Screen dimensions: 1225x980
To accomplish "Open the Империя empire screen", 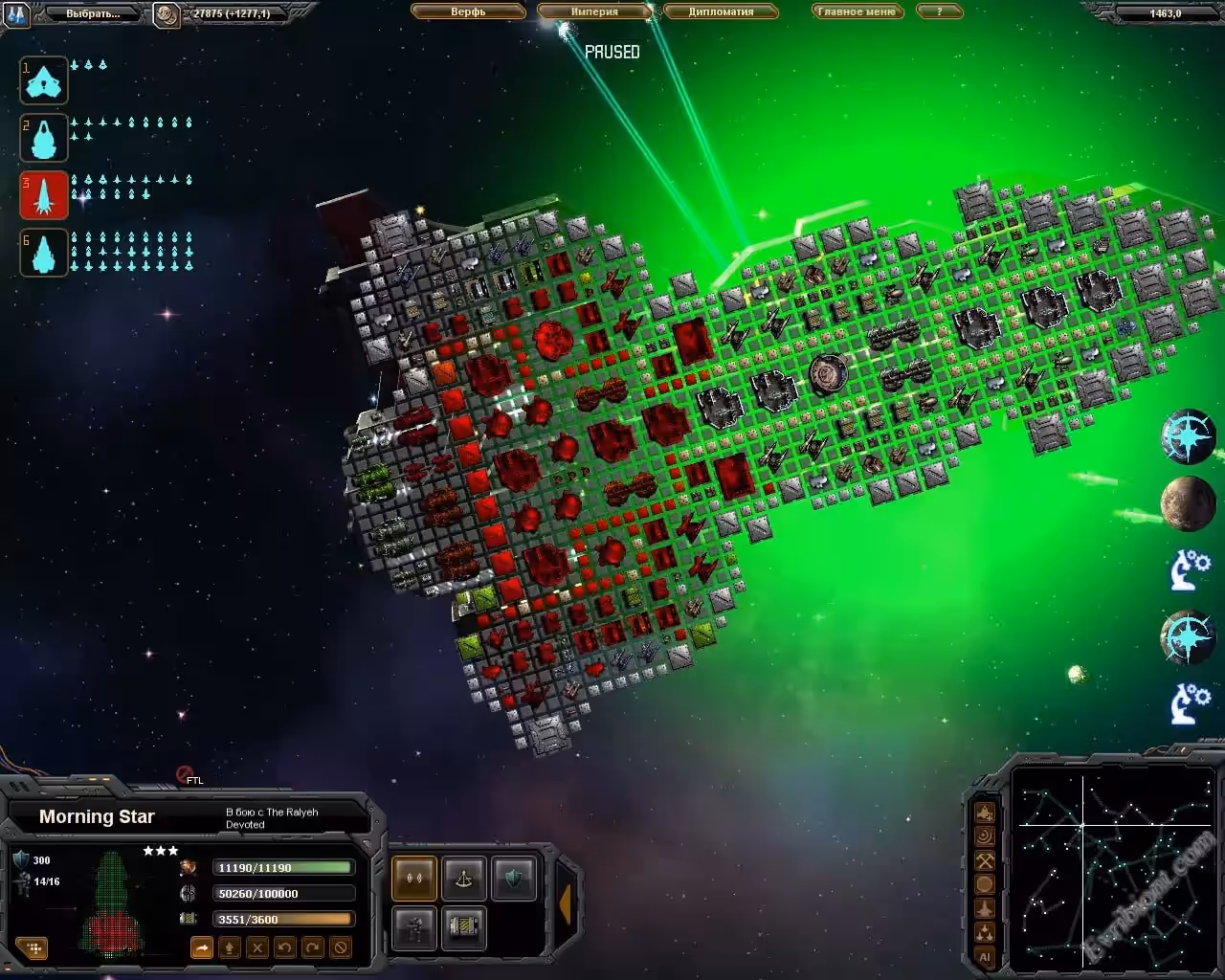I will [594, 11].
